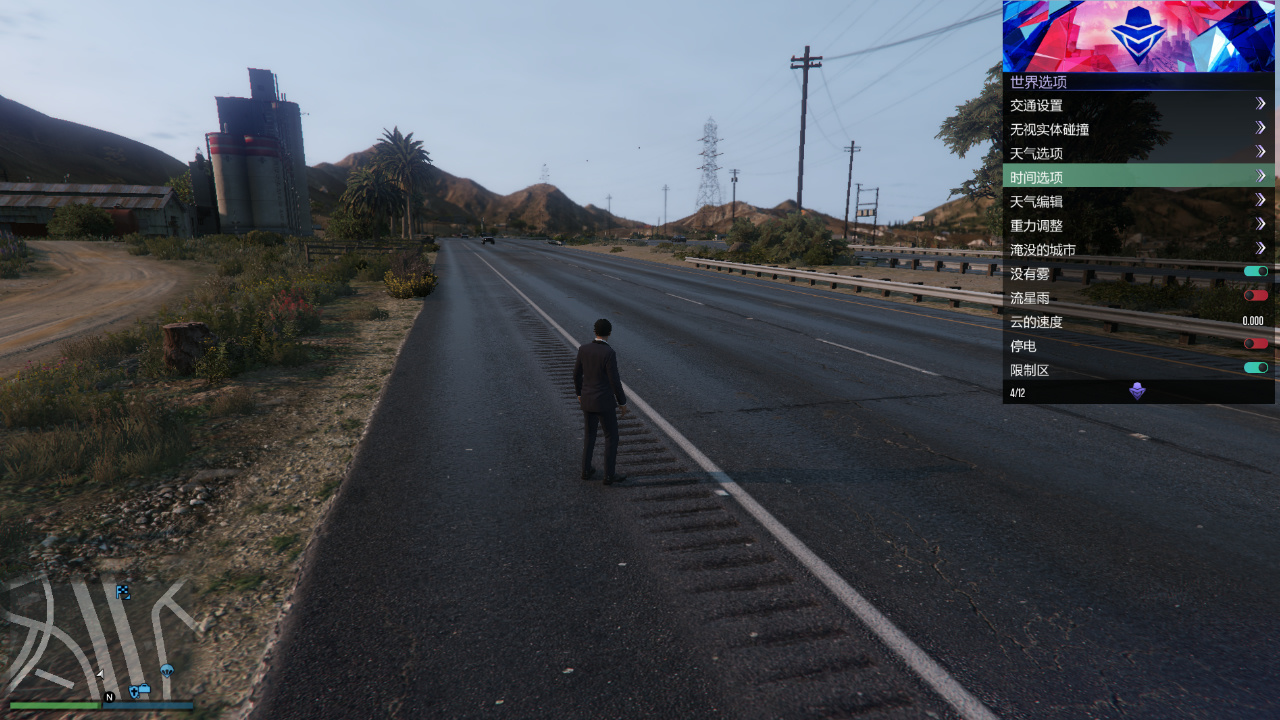Turn on the 停电 toggle

[x=1255, y=344]
